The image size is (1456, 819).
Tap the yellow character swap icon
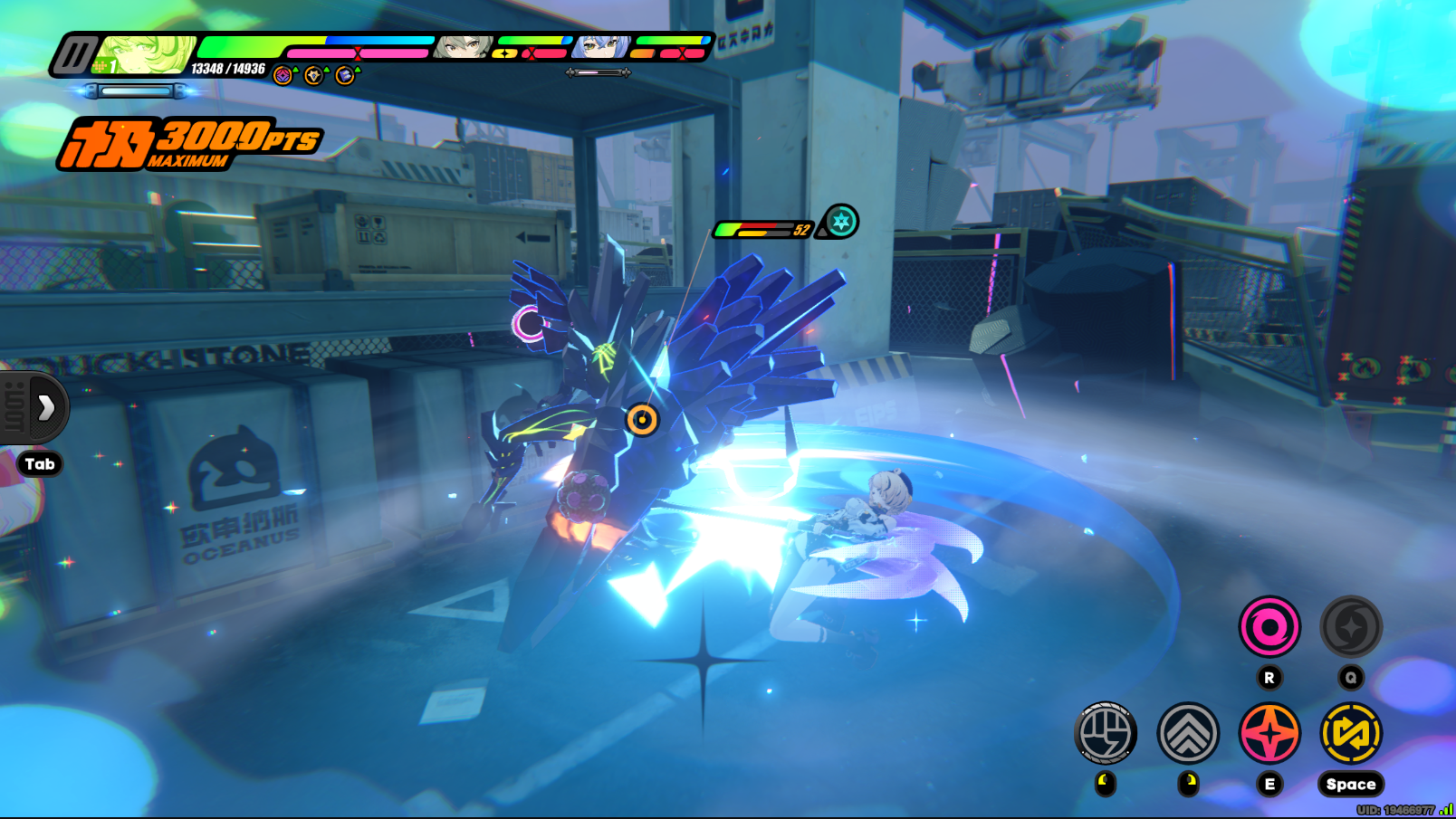click(1351, 733)
